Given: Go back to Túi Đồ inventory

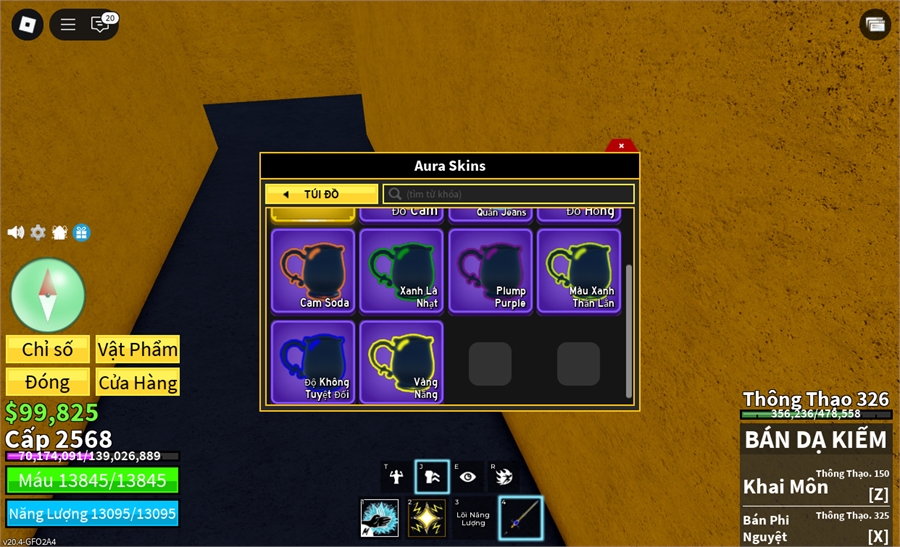Looking at the screenshot, I should click(x=321, y=194).
